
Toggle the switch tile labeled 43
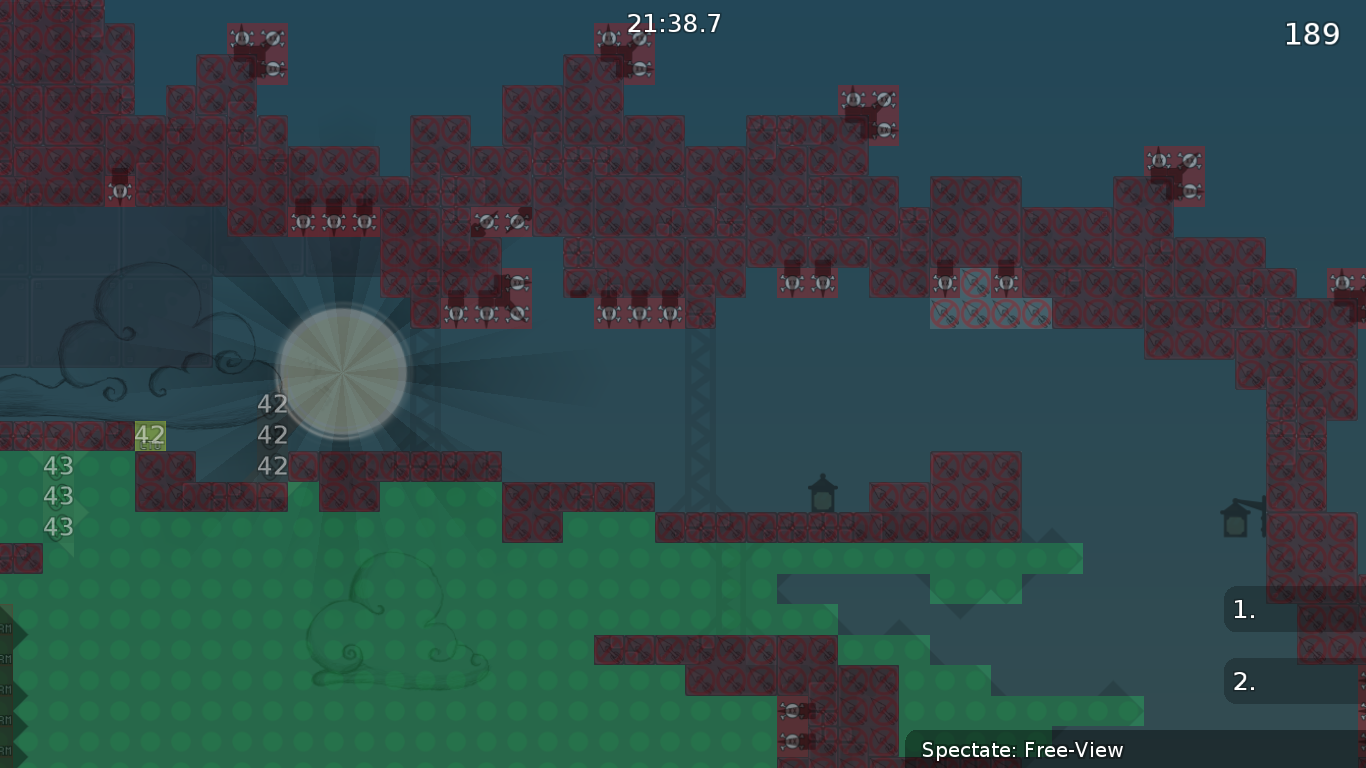tap(57, 466)
